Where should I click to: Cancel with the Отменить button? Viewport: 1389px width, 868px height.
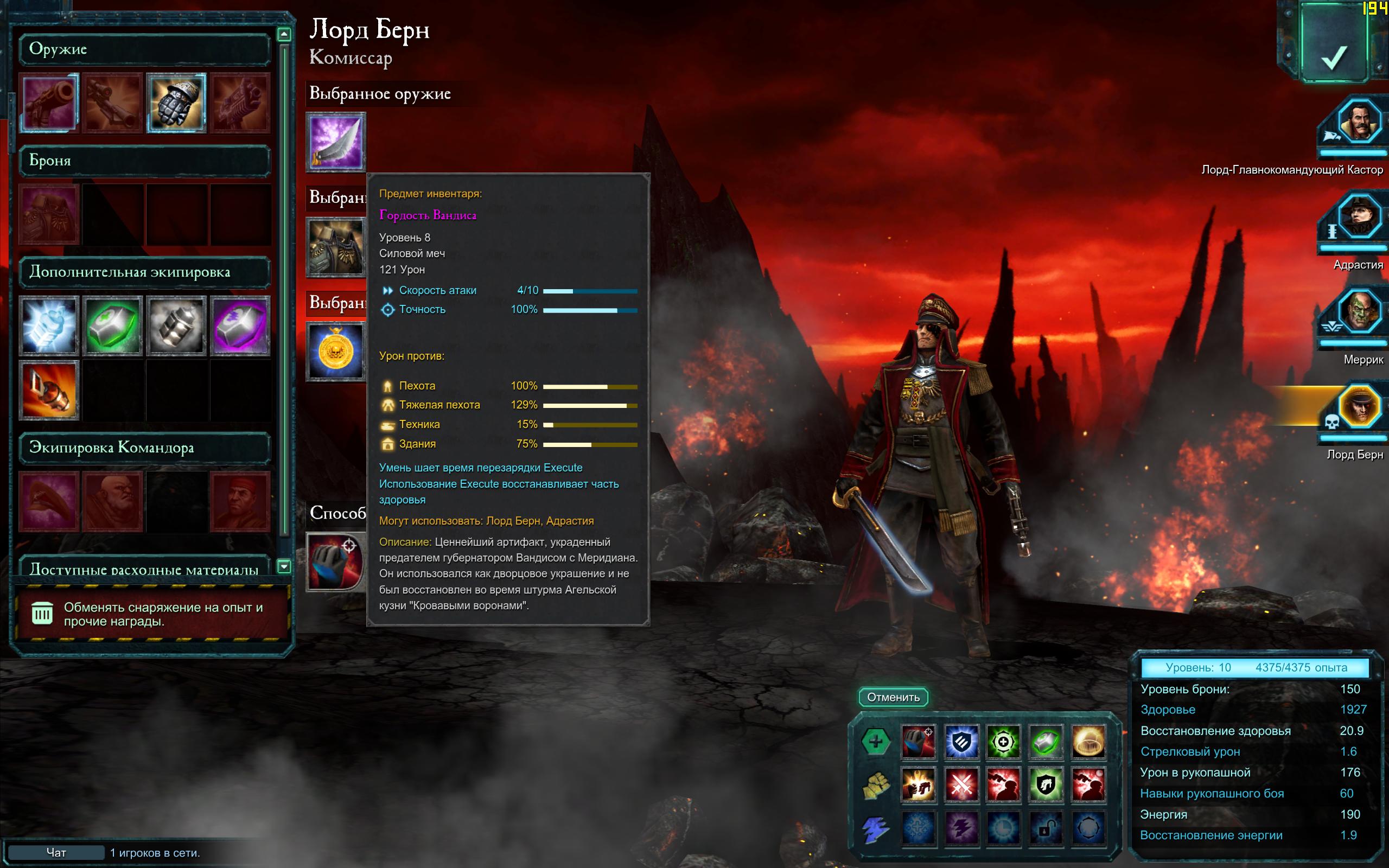tap(893, 697)
